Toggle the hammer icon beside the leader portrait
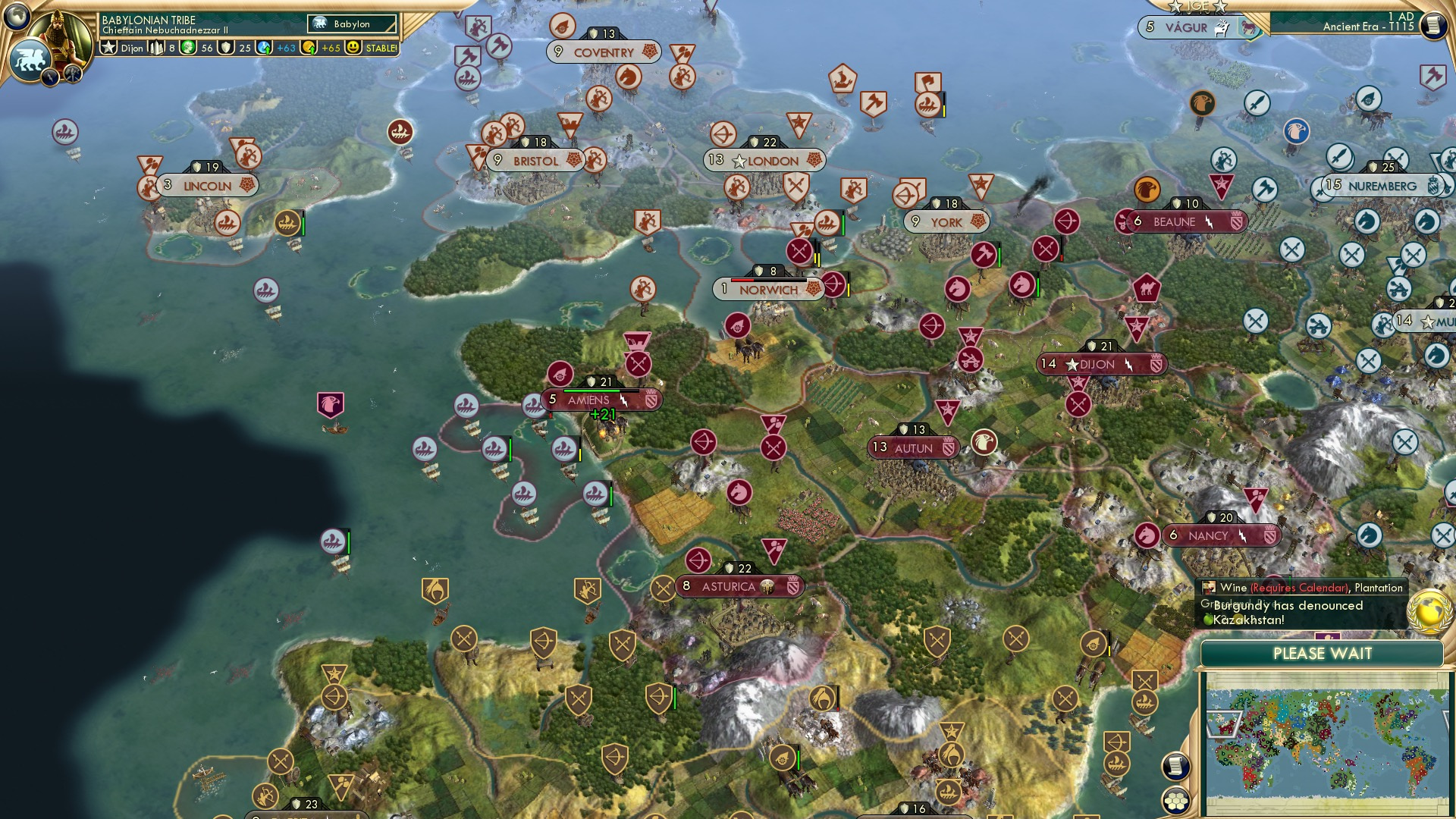Screen dimensions: 1456x819 tap(73, 74)
